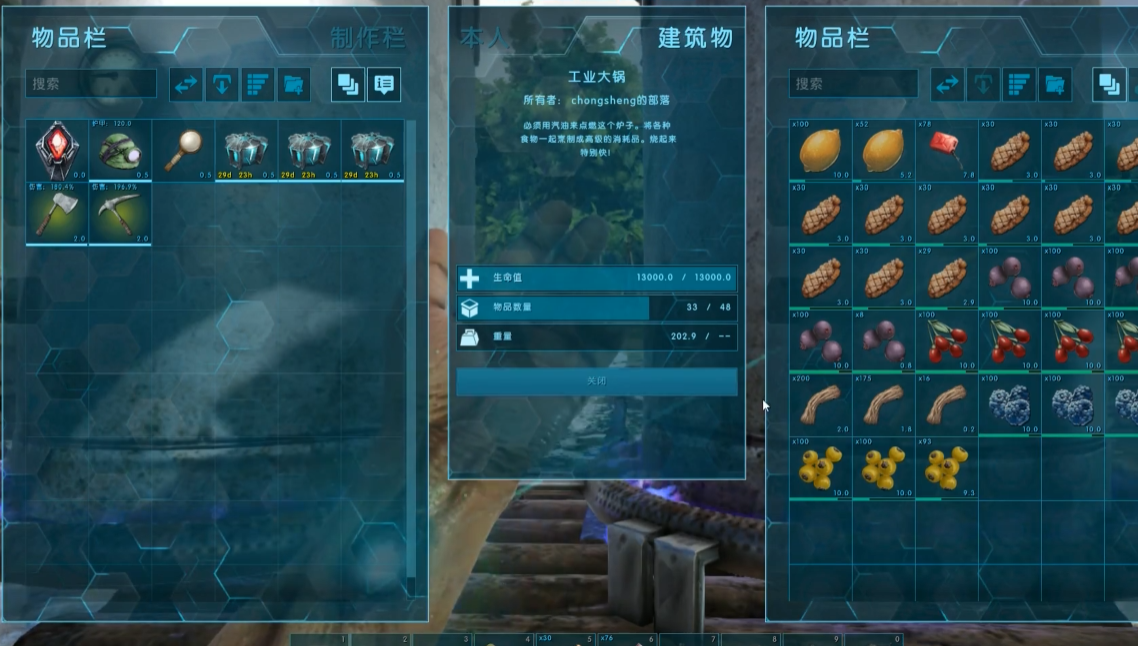1138x646 pixels.
Task: Select the metal pickaxe slot
Action: pos(120,213)
